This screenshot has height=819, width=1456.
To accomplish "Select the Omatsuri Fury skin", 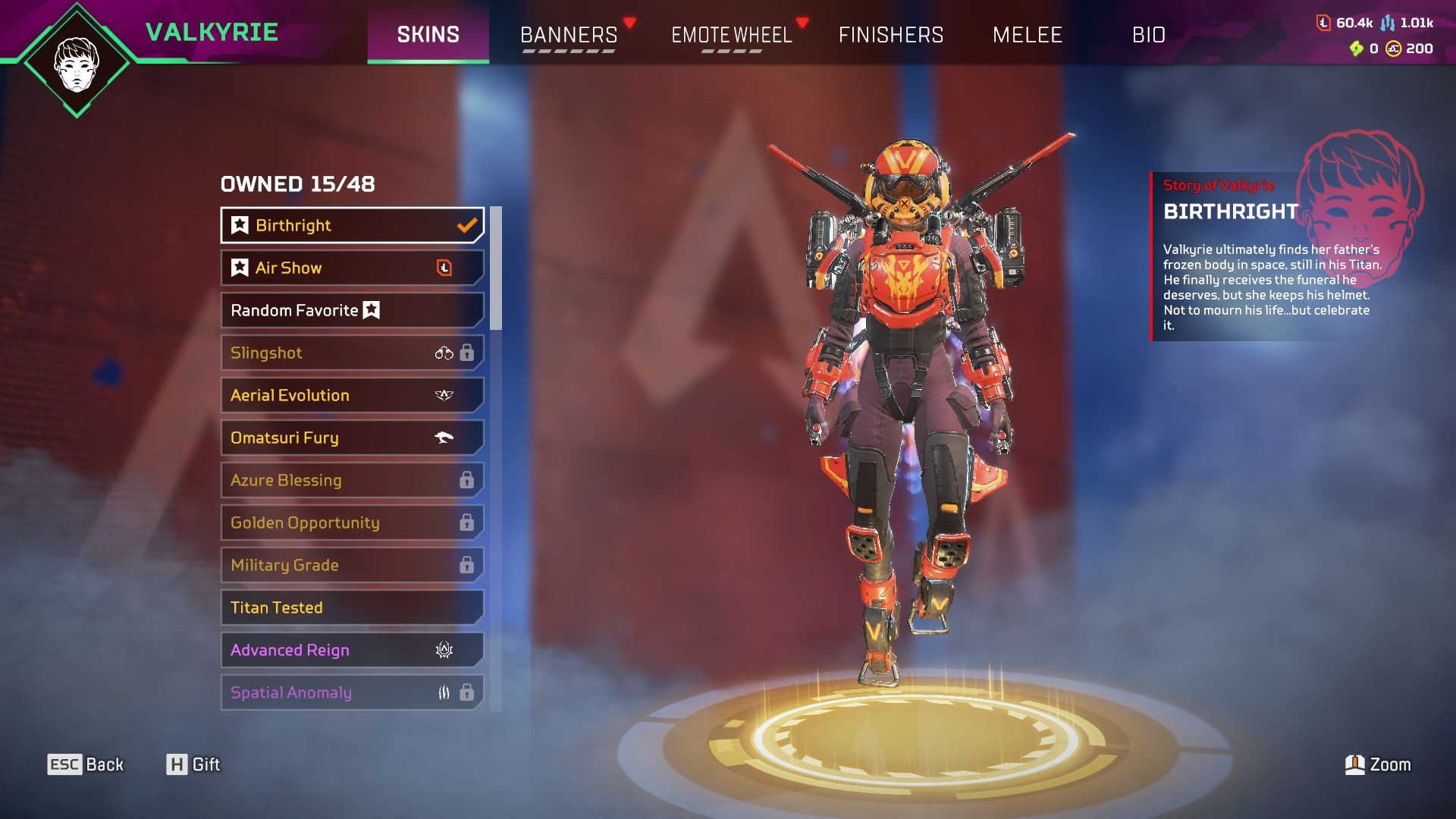I will coord(352,438).
